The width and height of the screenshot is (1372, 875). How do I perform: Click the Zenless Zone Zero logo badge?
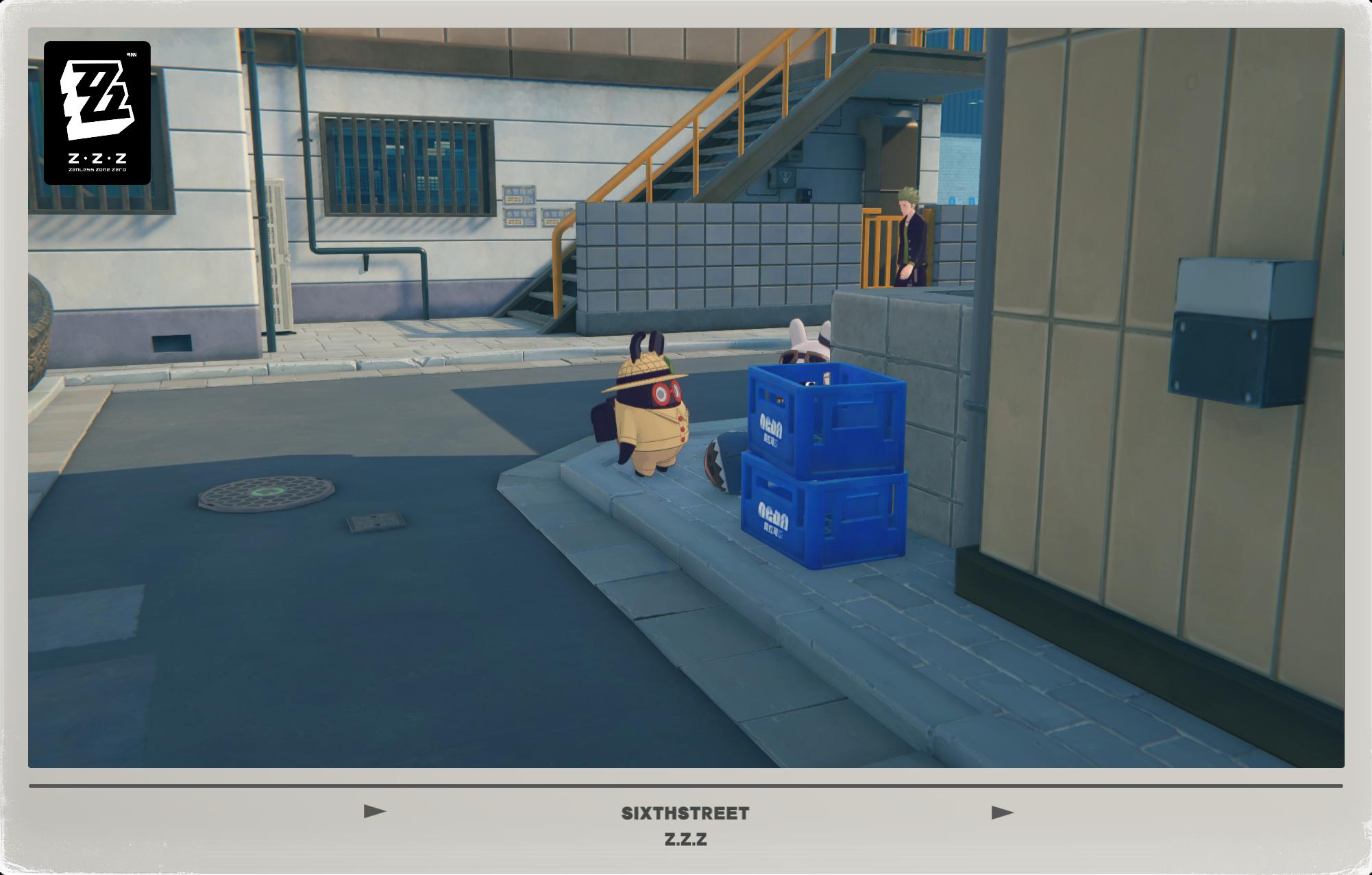[98, 115]
